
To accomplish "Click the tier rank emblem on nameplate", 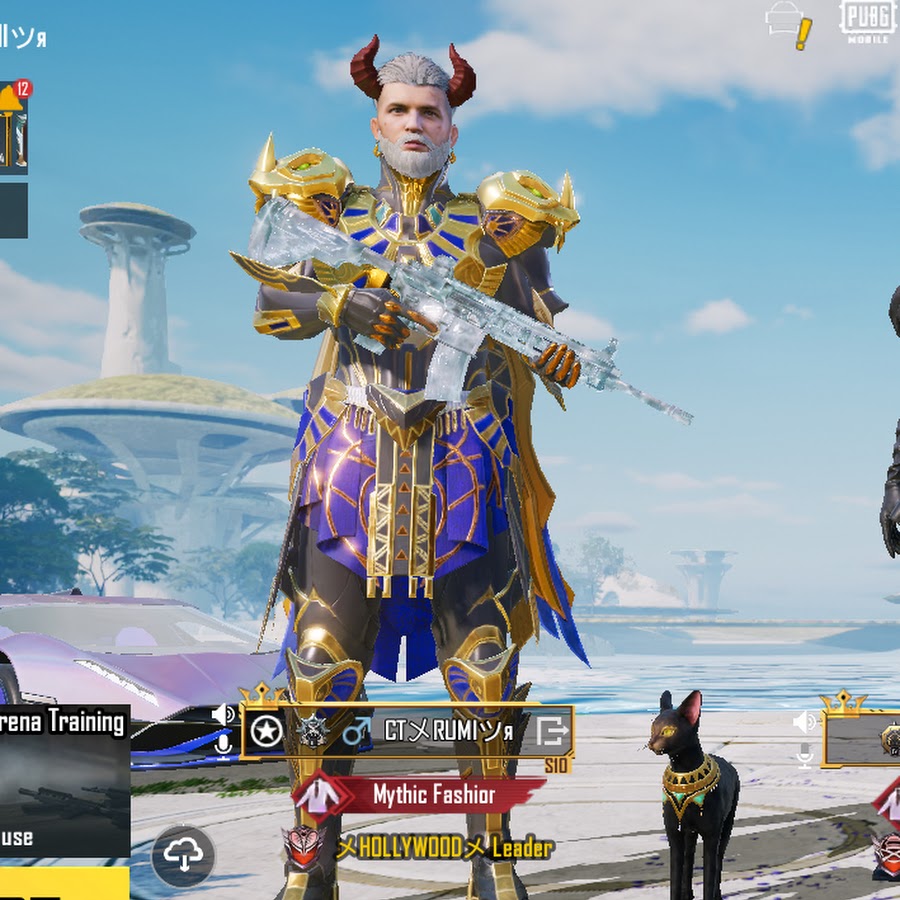I will click(x=312, y=731).
